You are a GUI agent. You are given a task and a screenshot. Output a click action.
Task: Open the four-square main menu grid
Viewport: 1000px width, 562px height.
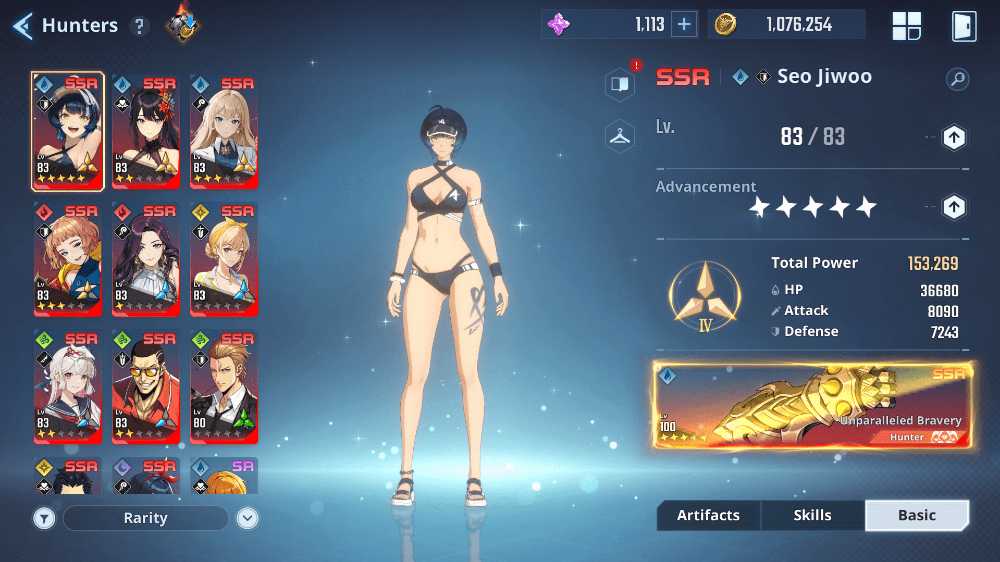pyautogui.click(x=907, y=26)
